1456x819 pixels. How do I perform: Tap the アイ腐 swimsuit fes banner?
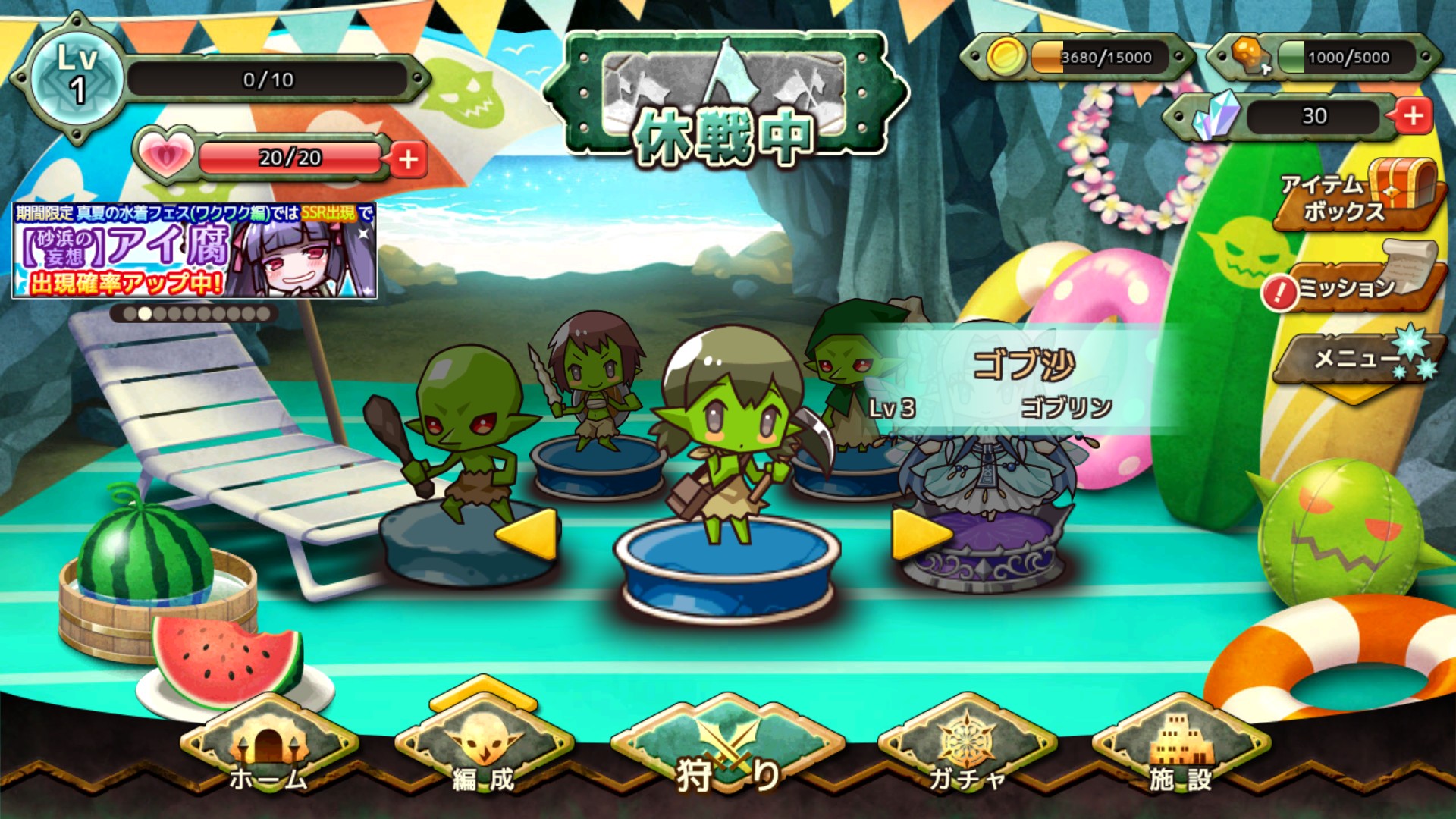(194, 251)
